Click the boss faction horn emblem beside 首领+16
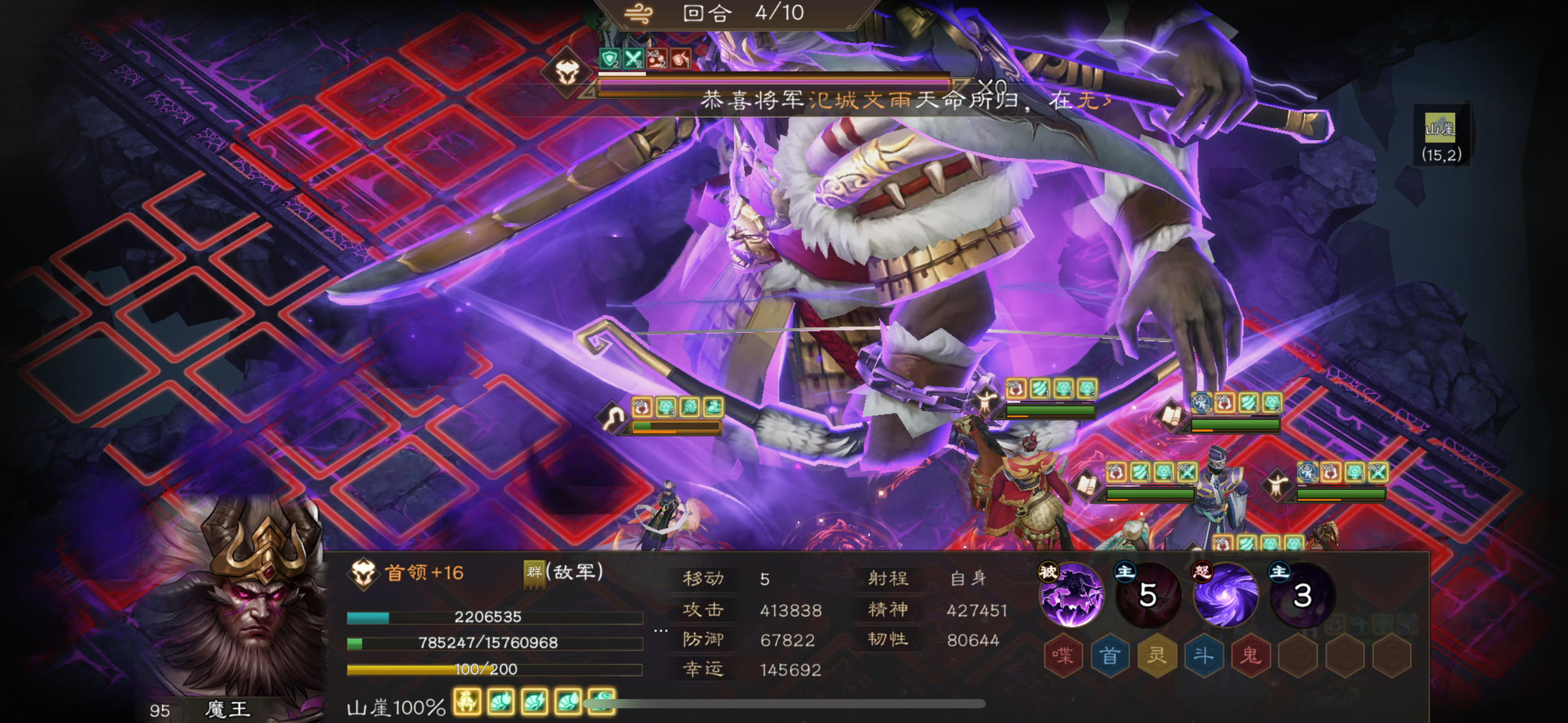Screen dimensions: 1568x723 (x=364, y=576)
